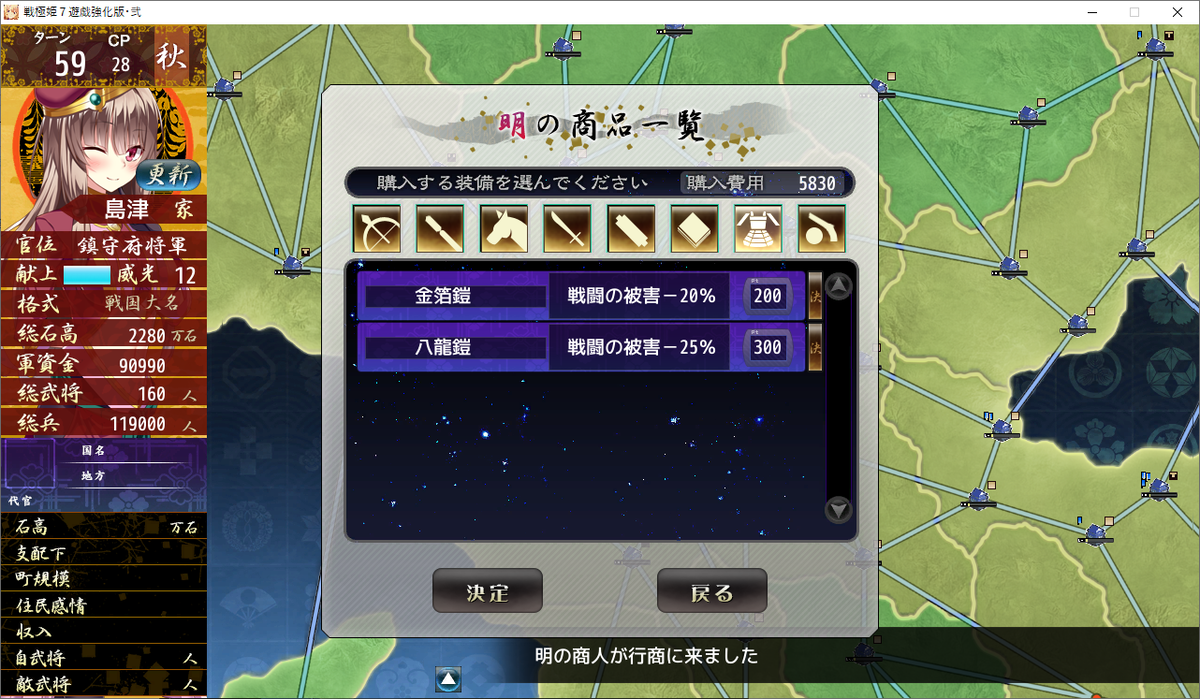Select the armor equipment category
The height and width of the screenshot is (699, 1200).
point(758,229)
